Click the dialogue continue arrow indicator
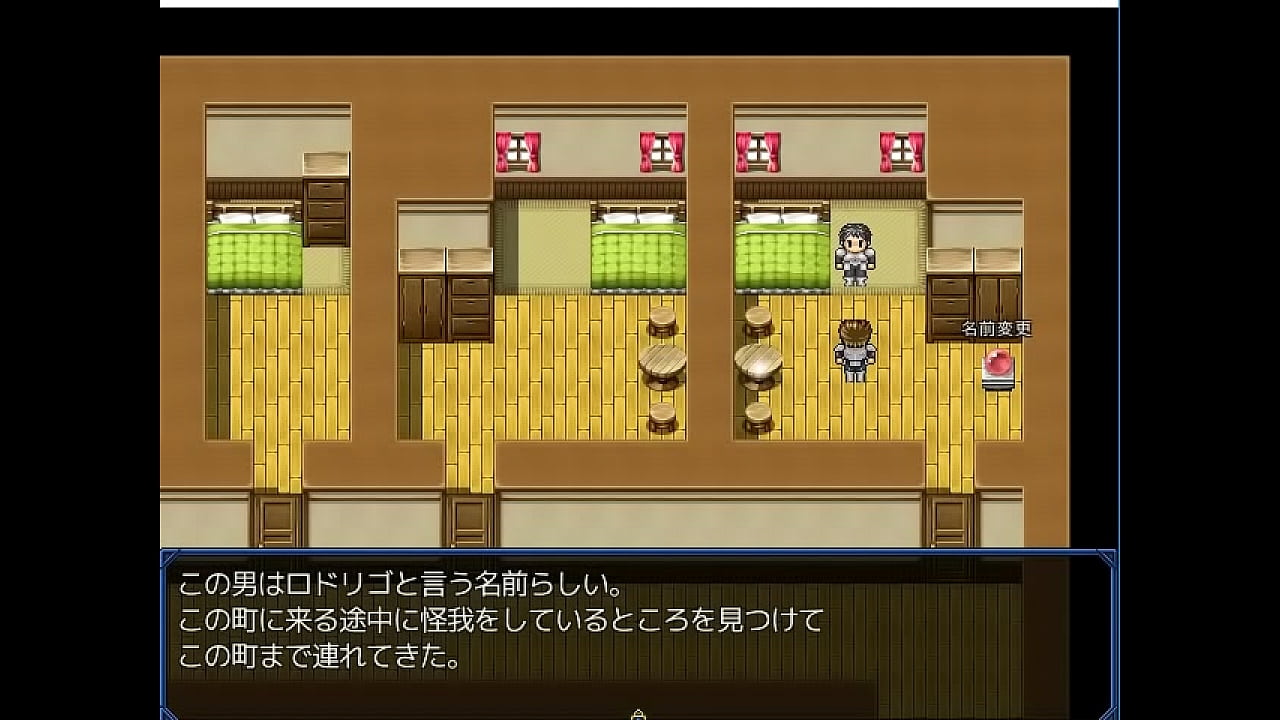The image size is (1280, 720). (639, 714)
